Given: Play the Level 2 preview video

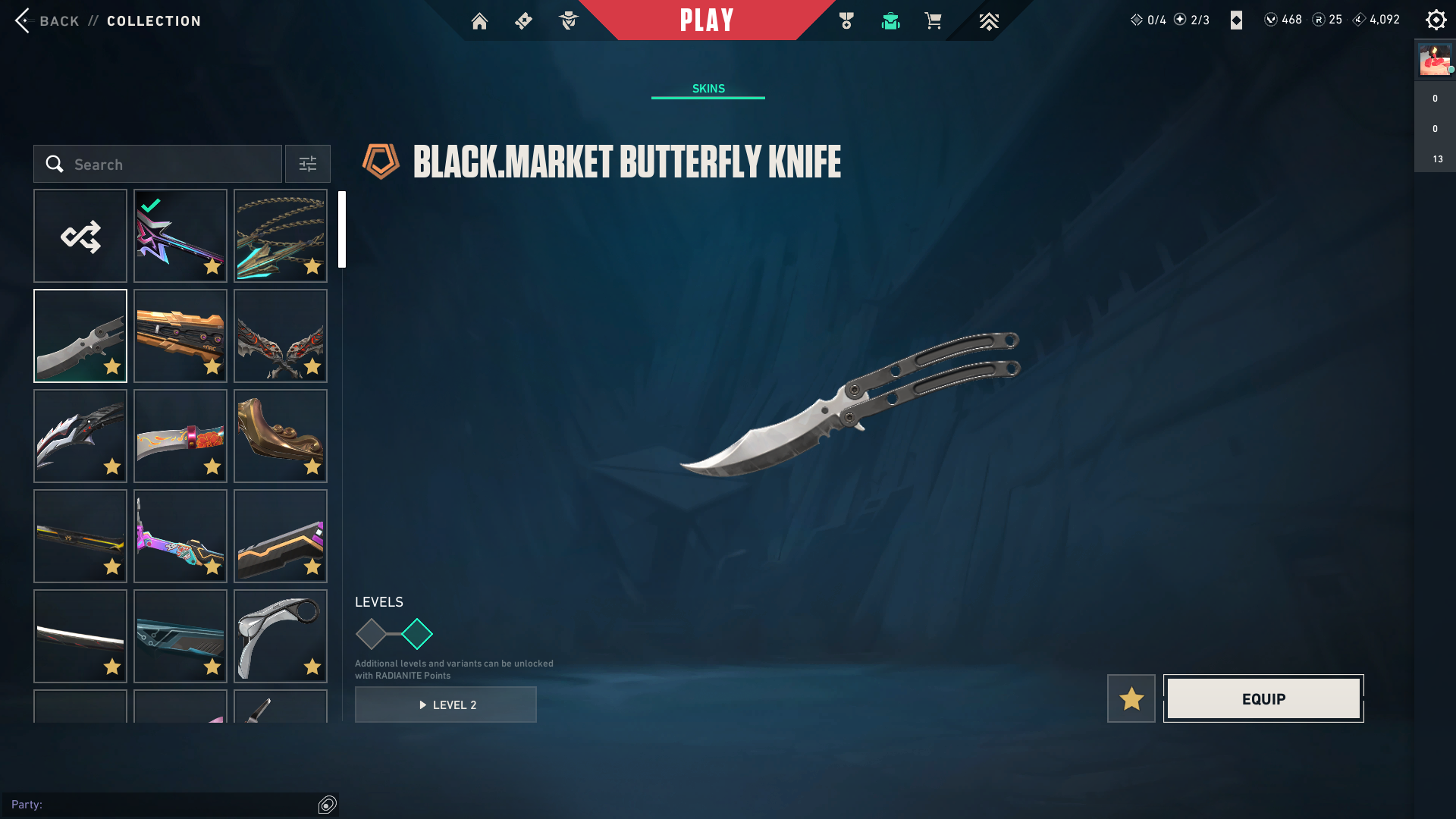Looking at the screenshot, I should pos(446,704).
